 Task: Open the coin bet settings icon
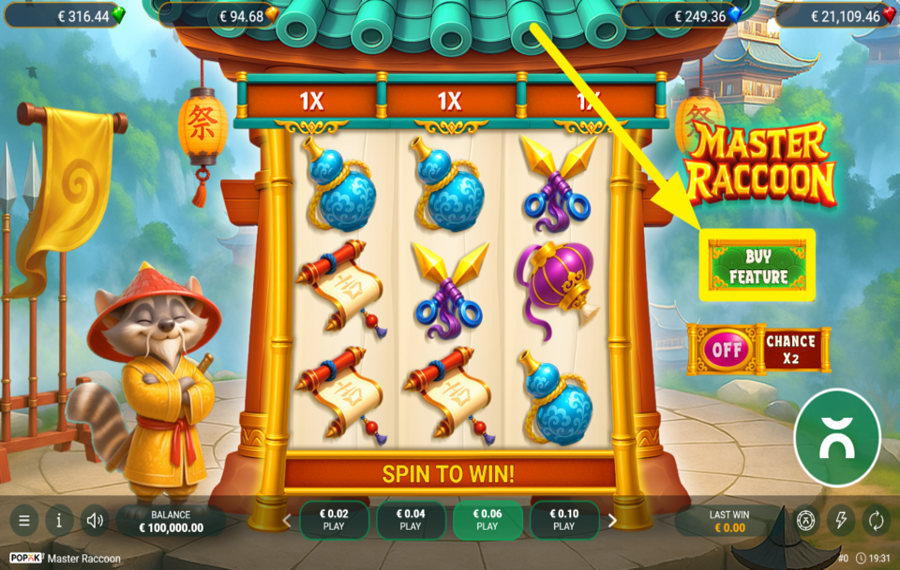[x=806, y=520]
